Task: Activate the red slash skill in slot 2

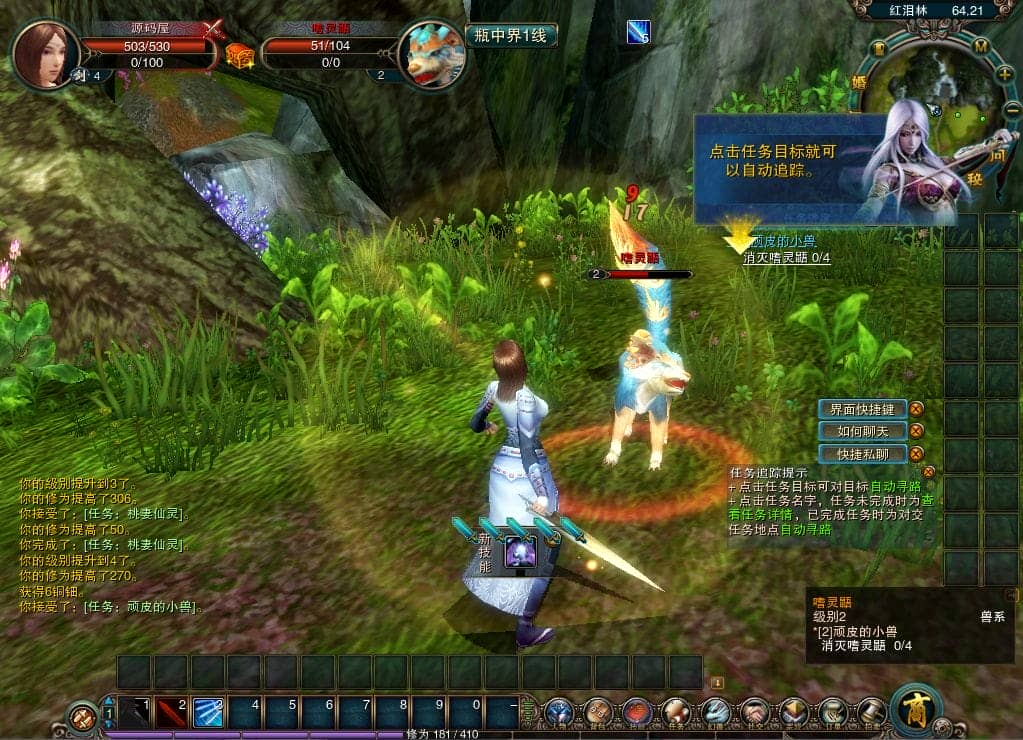Action: point(172,712)
